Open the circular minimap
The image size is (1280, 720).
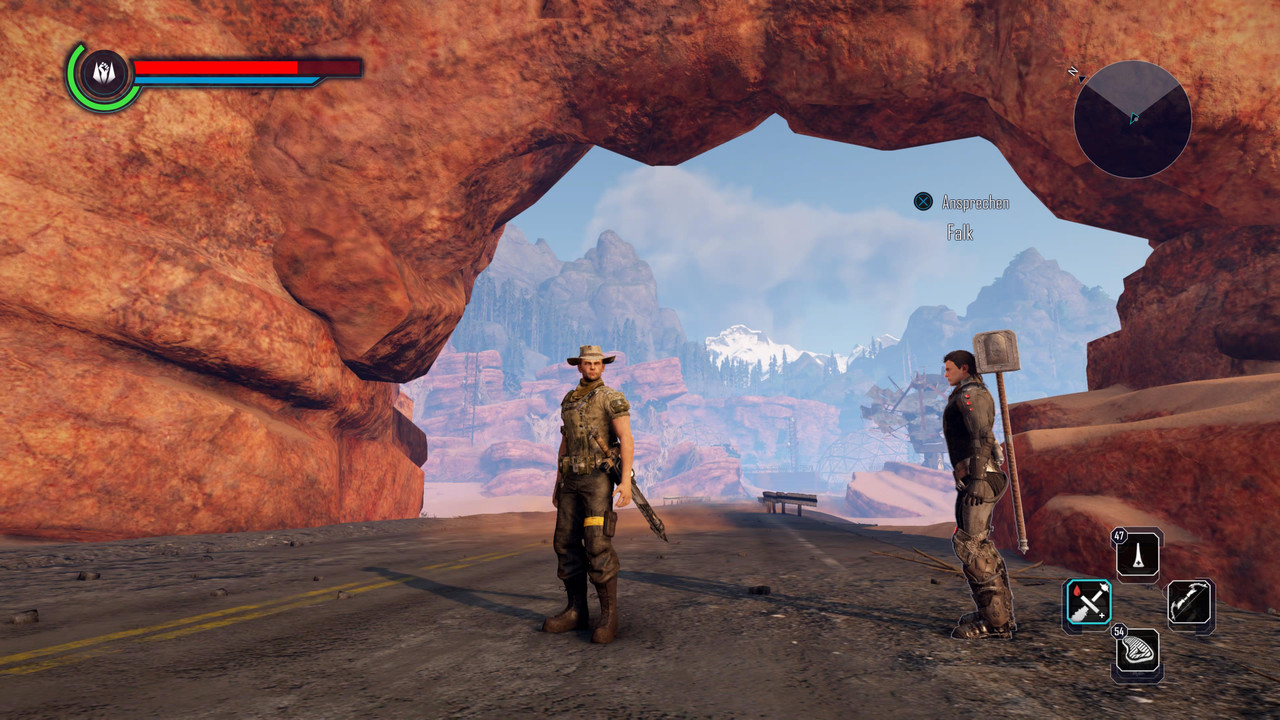tap(1132, 119)
